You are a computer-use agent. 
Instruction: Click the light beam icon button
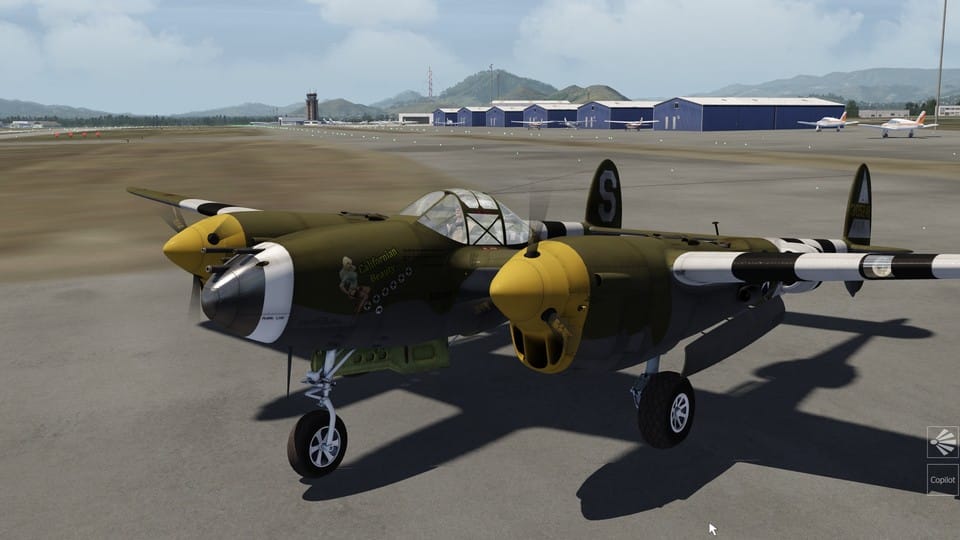click(x=942, y=442)
